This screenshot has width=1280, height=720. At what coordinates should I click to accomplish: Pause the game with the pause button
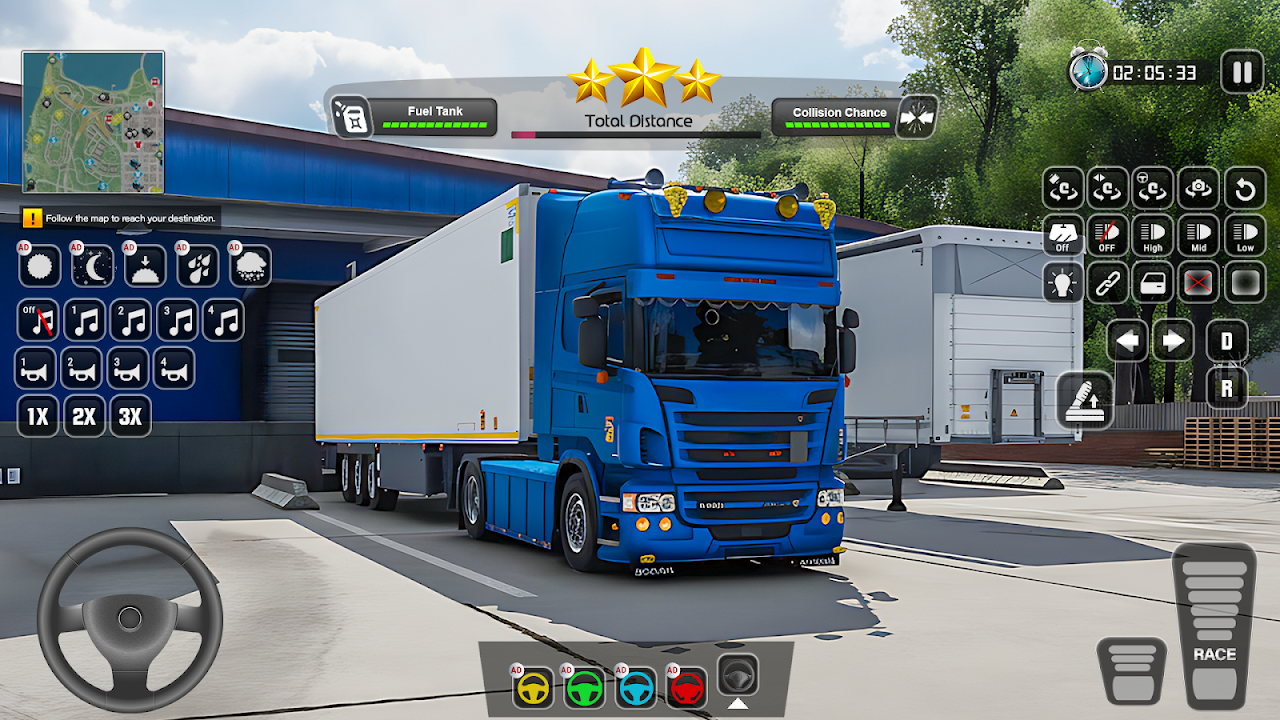(x=1242, y=72)
